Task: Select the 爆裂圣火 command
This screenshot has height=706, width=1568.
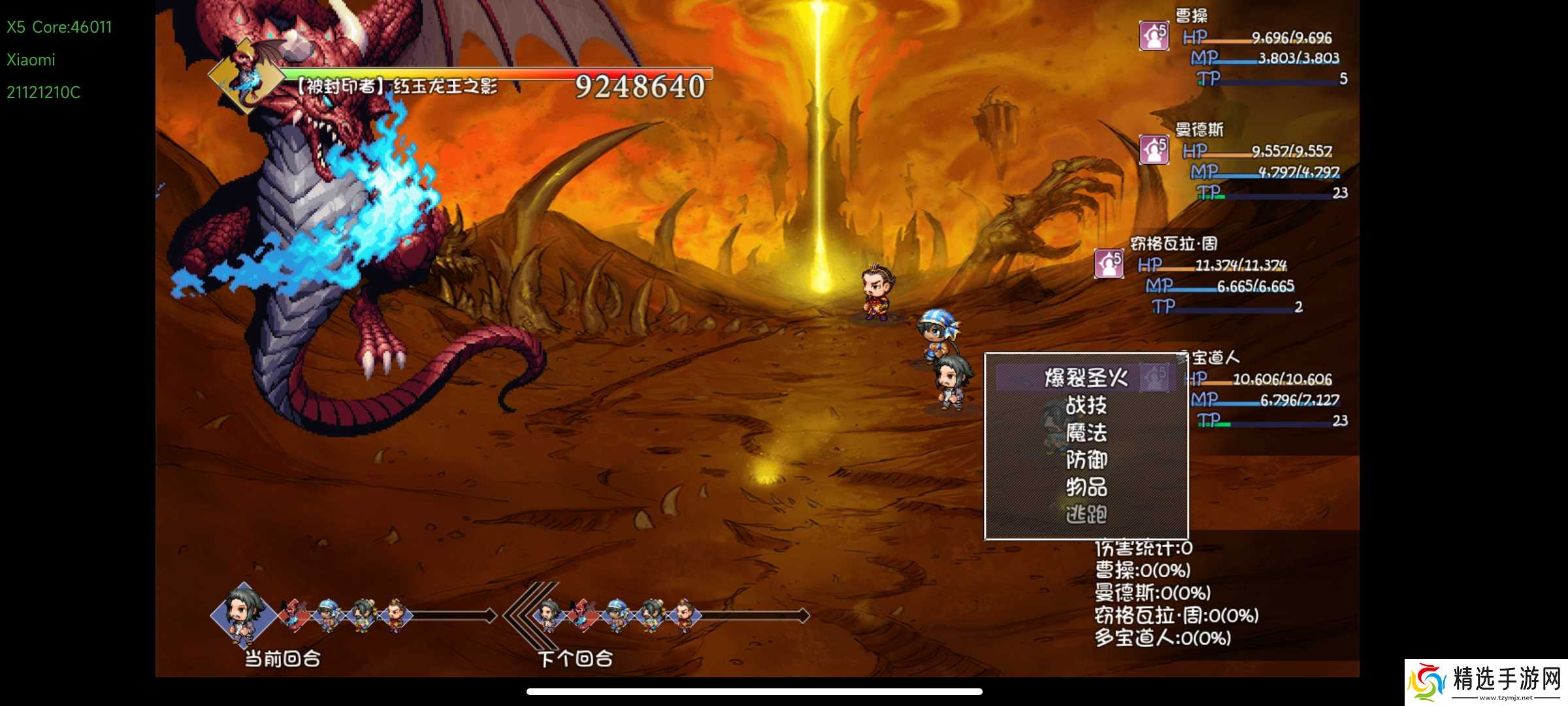Action: point(1086,378)
